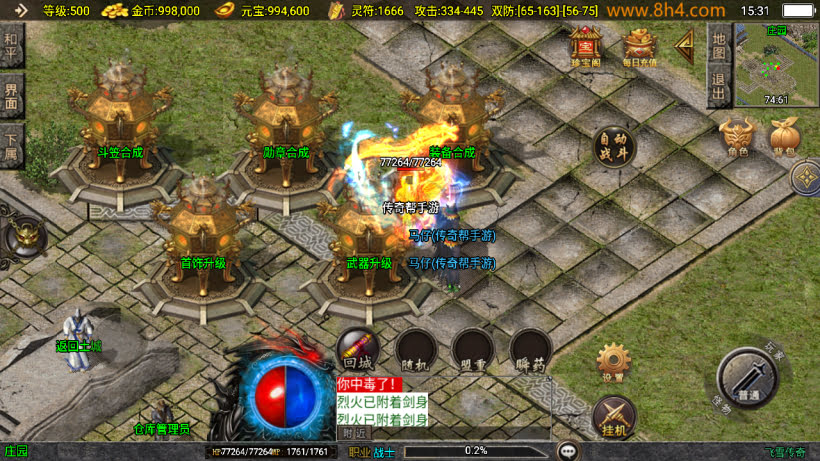Open the 角色 character sheet

737,136
